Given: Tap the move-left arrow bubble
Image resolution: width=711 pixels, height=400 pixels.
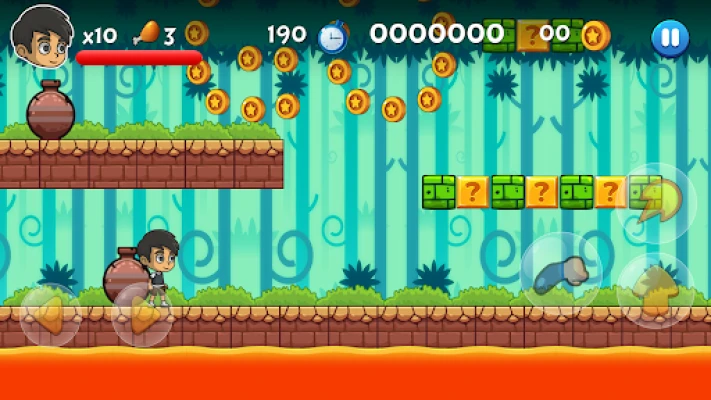Looking at the screenshot, I should tap(50, 315).
